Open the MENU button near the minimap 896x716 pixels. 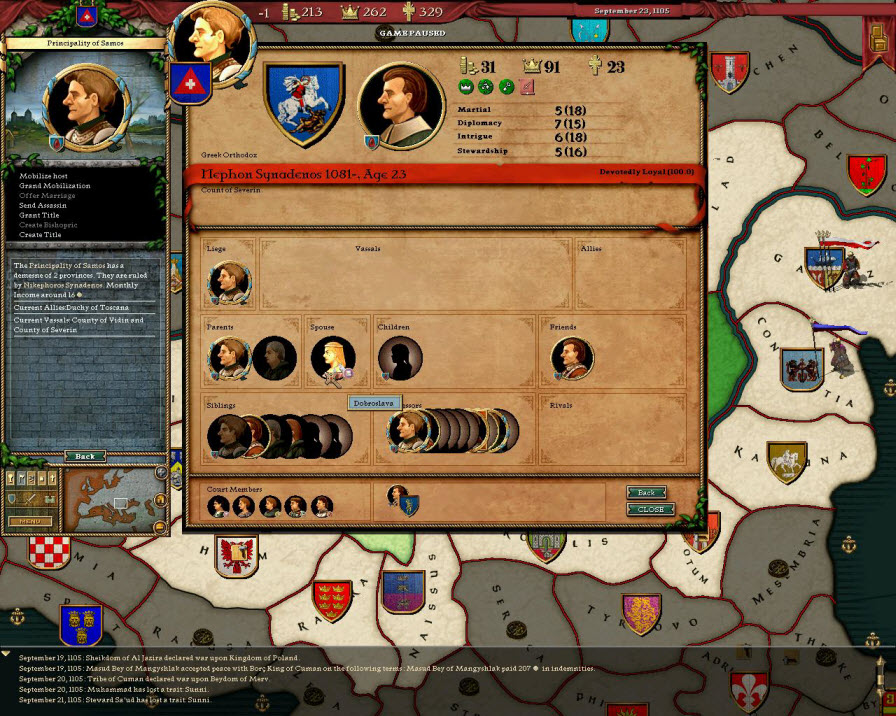30,521
